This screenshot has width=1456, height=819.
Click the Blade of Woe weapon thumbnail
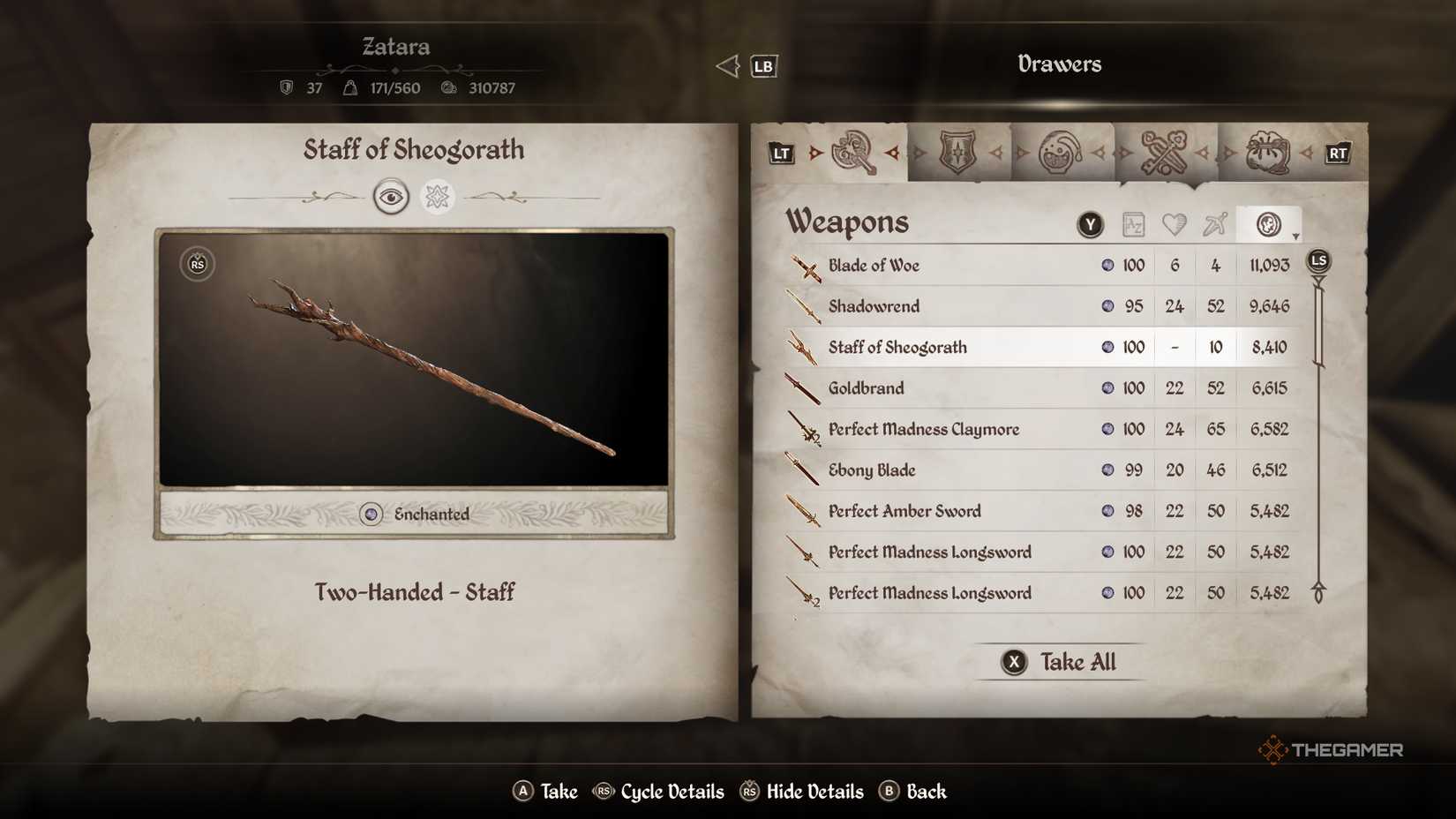coord(804,266)
